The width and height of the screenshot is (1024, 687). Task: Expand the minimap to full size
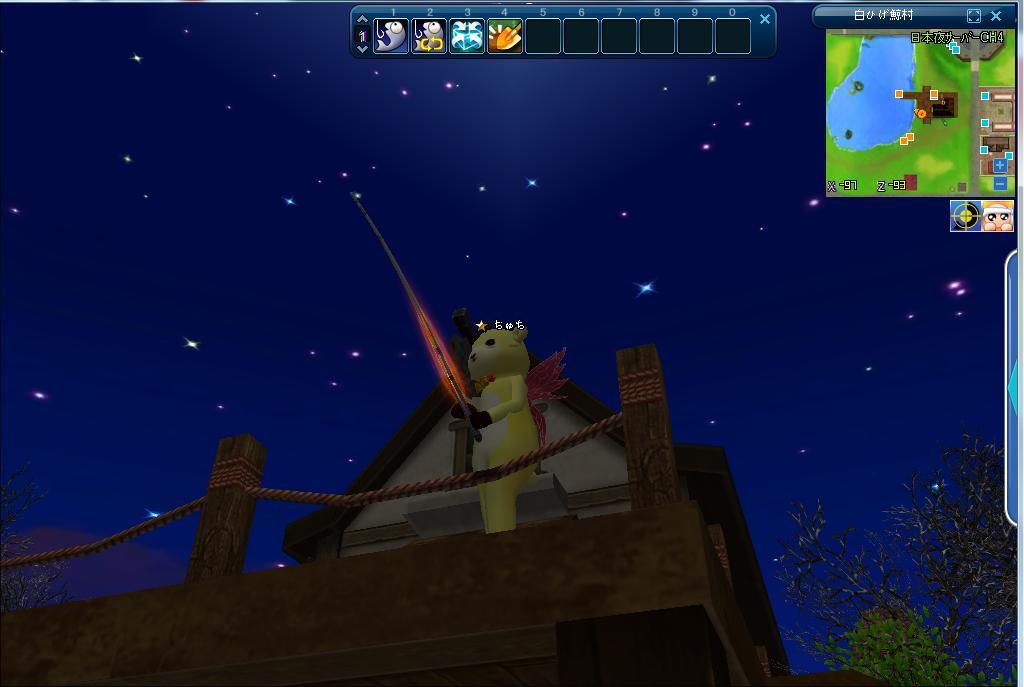(974, 15)
